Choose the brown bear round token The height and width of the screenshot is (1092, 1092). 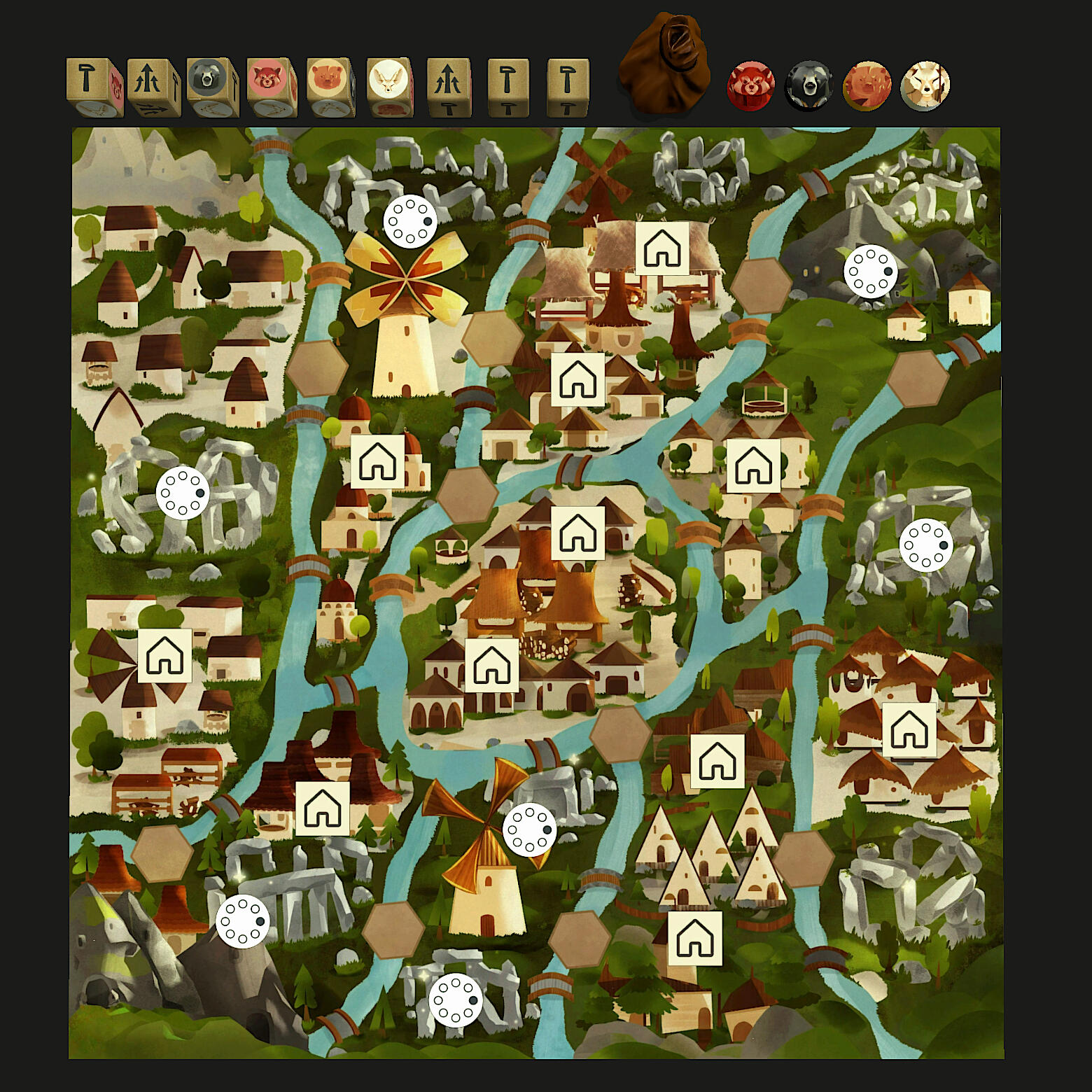(x=867, y=86)
